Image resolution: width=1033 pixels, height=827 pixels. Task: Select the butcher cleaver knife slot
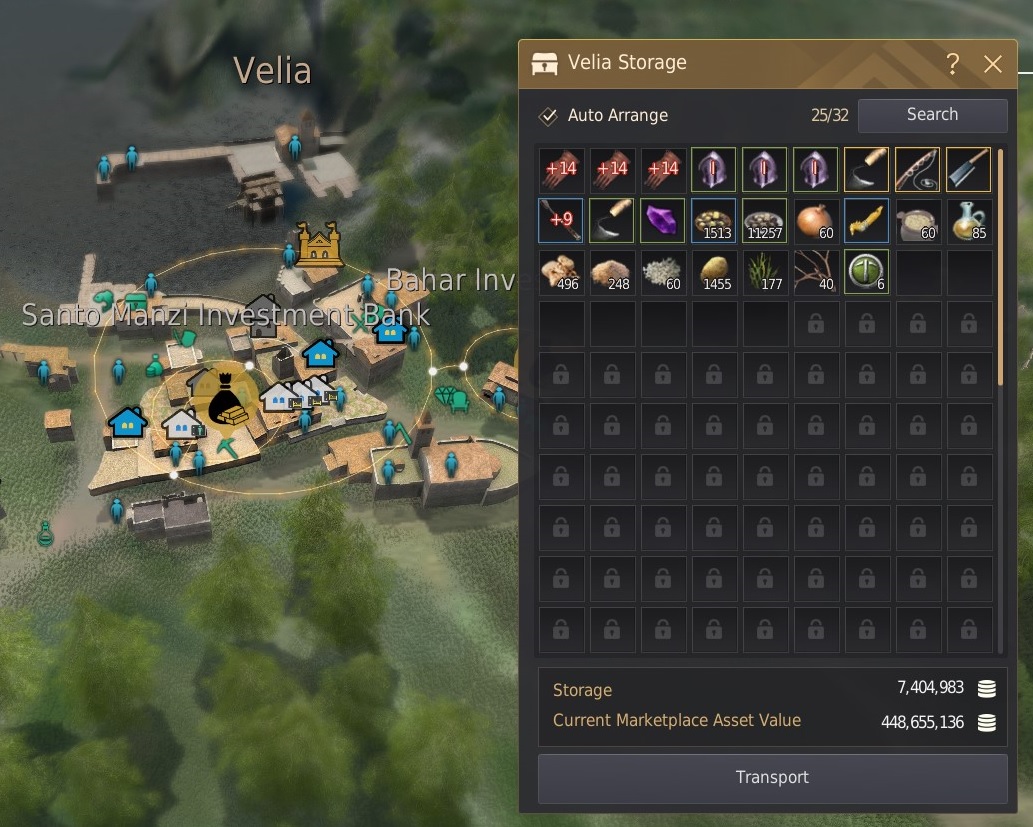coord(968,170)
